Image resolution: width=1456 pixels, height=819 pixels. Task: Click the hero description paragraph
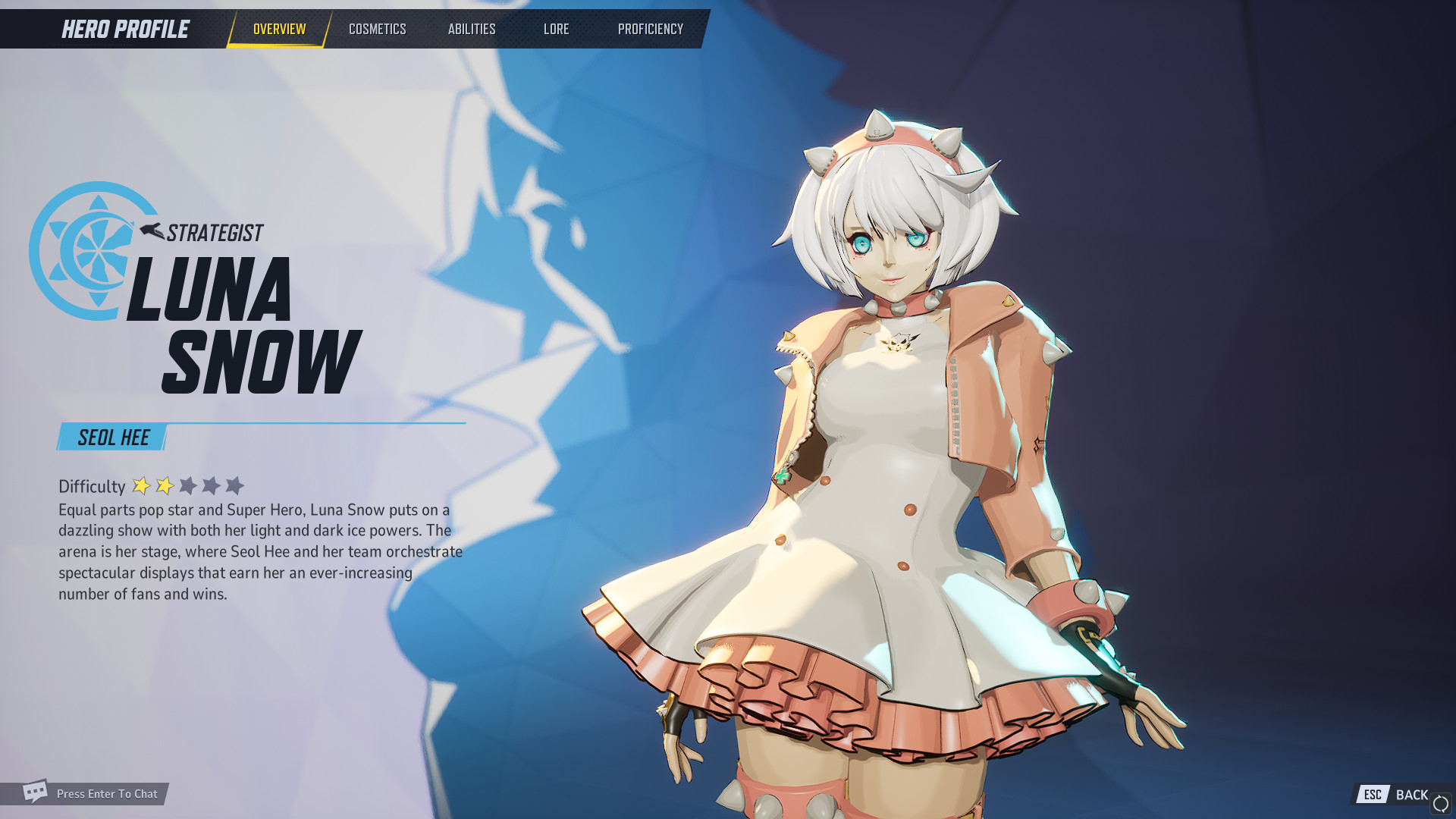pyautogui.click(x=250, y=551)
